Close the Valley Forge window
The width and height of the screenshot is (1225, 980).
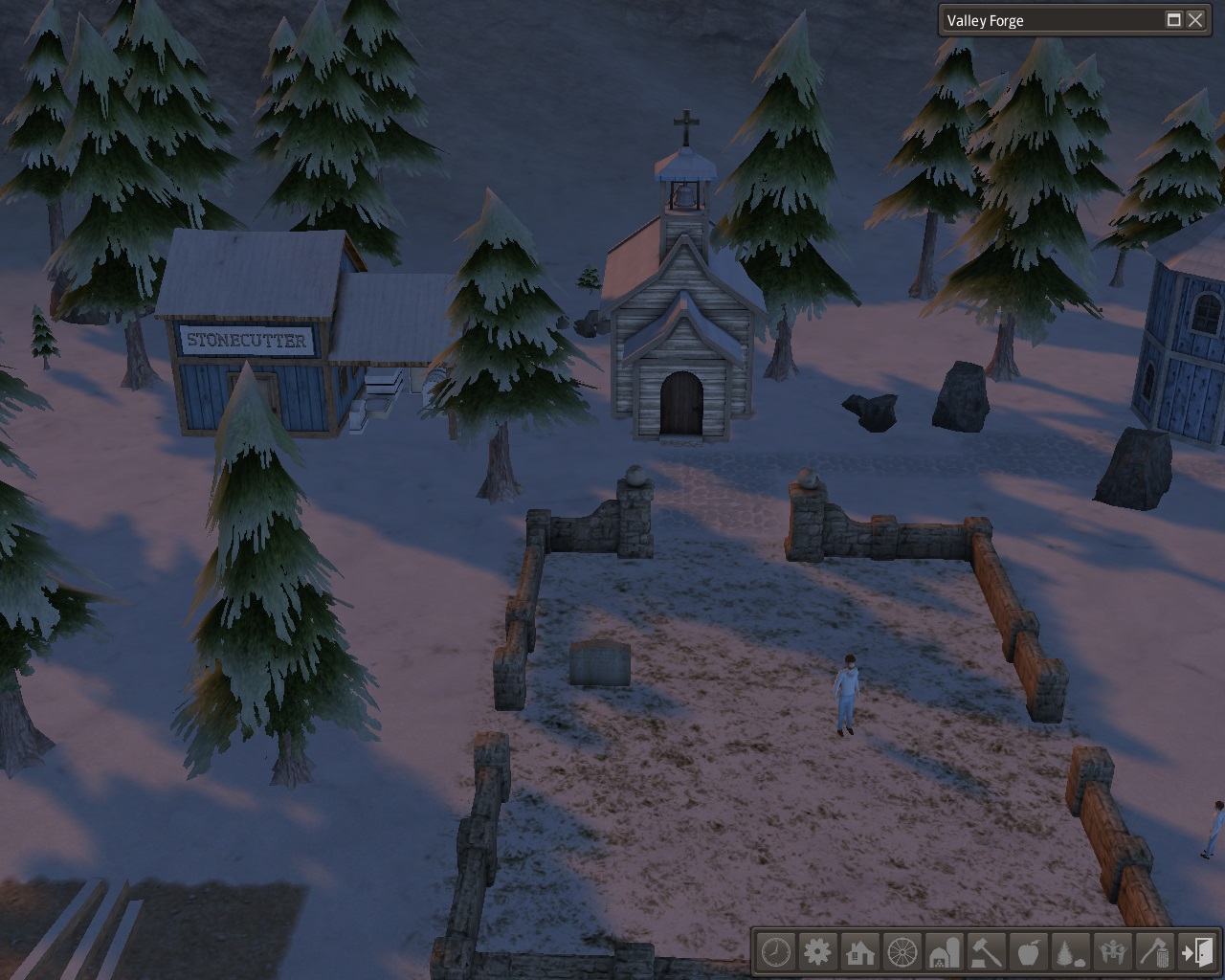[x=1196, y=20]
